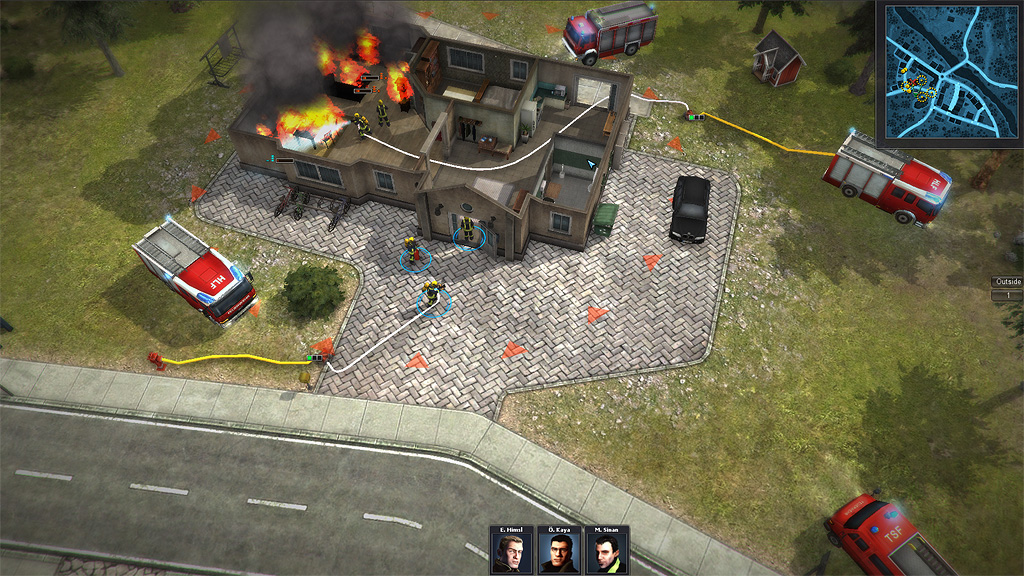1024x576 pixels.
Task: Switch view to the Outside level
Action: point(1006,282)
